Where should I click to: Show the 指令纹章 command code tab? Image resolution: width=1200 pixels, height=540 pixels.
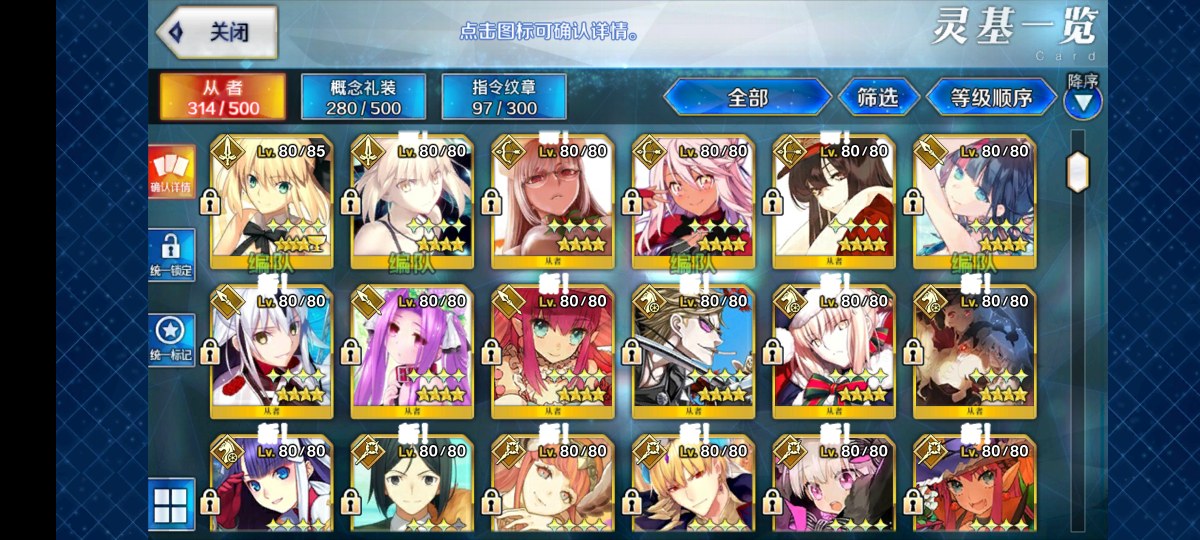[504, 97]
